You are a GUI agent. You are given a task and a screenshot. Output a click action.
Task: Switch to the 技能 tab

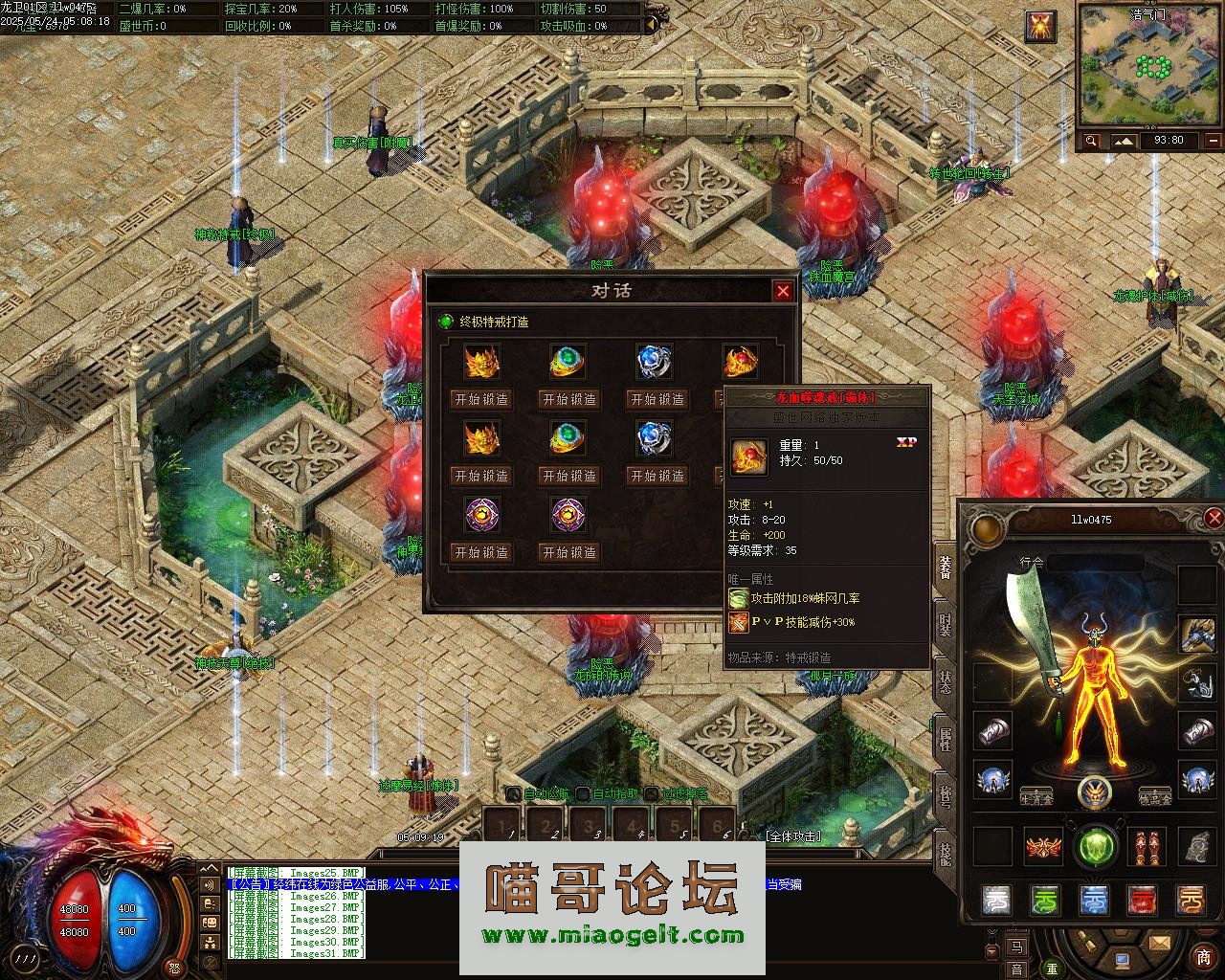tap(945, 852)
